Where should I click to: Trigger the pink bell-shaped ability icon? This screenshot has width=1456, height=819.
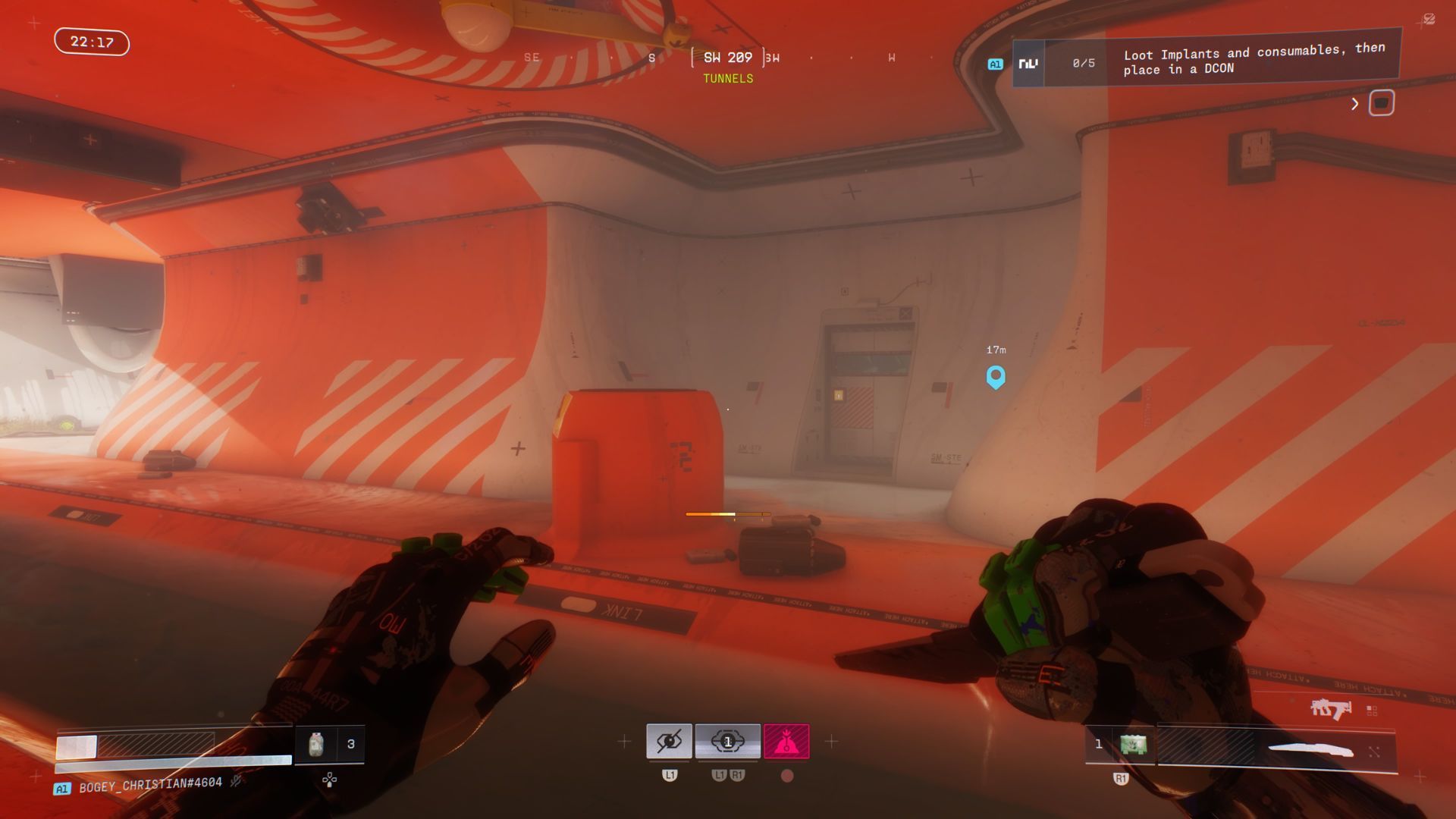[x=786, y=741]
